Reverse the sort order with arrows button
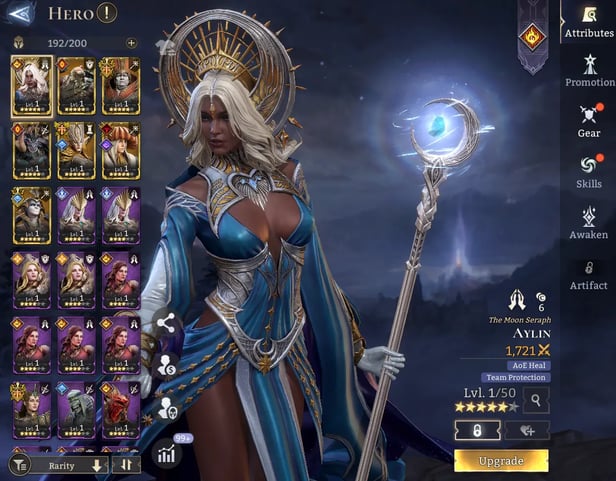The image size is (616, 481). tap(127, 465)
